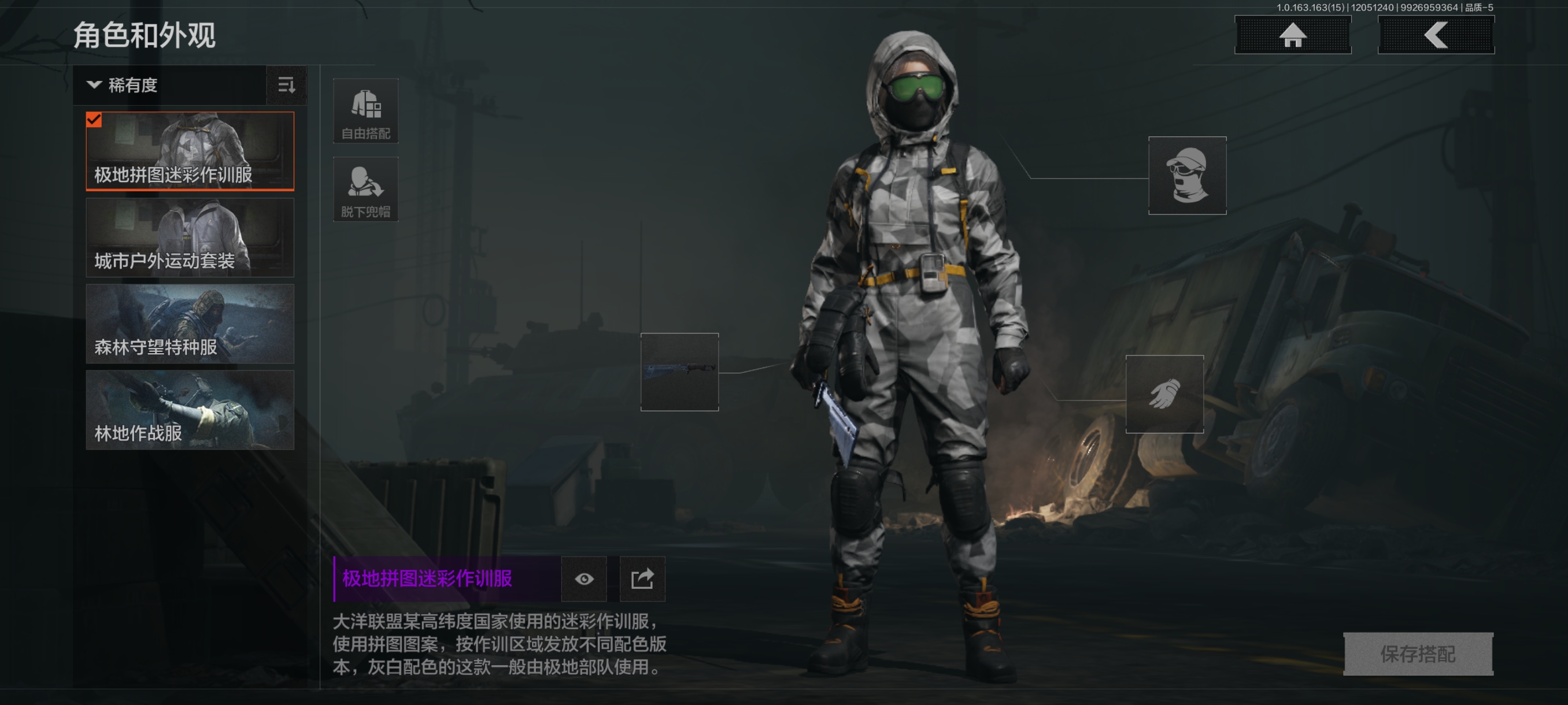Viewport: 1568px width, 705px height.
Task: Open the gloves equipment slot
Action: [x=1164, y=394]
